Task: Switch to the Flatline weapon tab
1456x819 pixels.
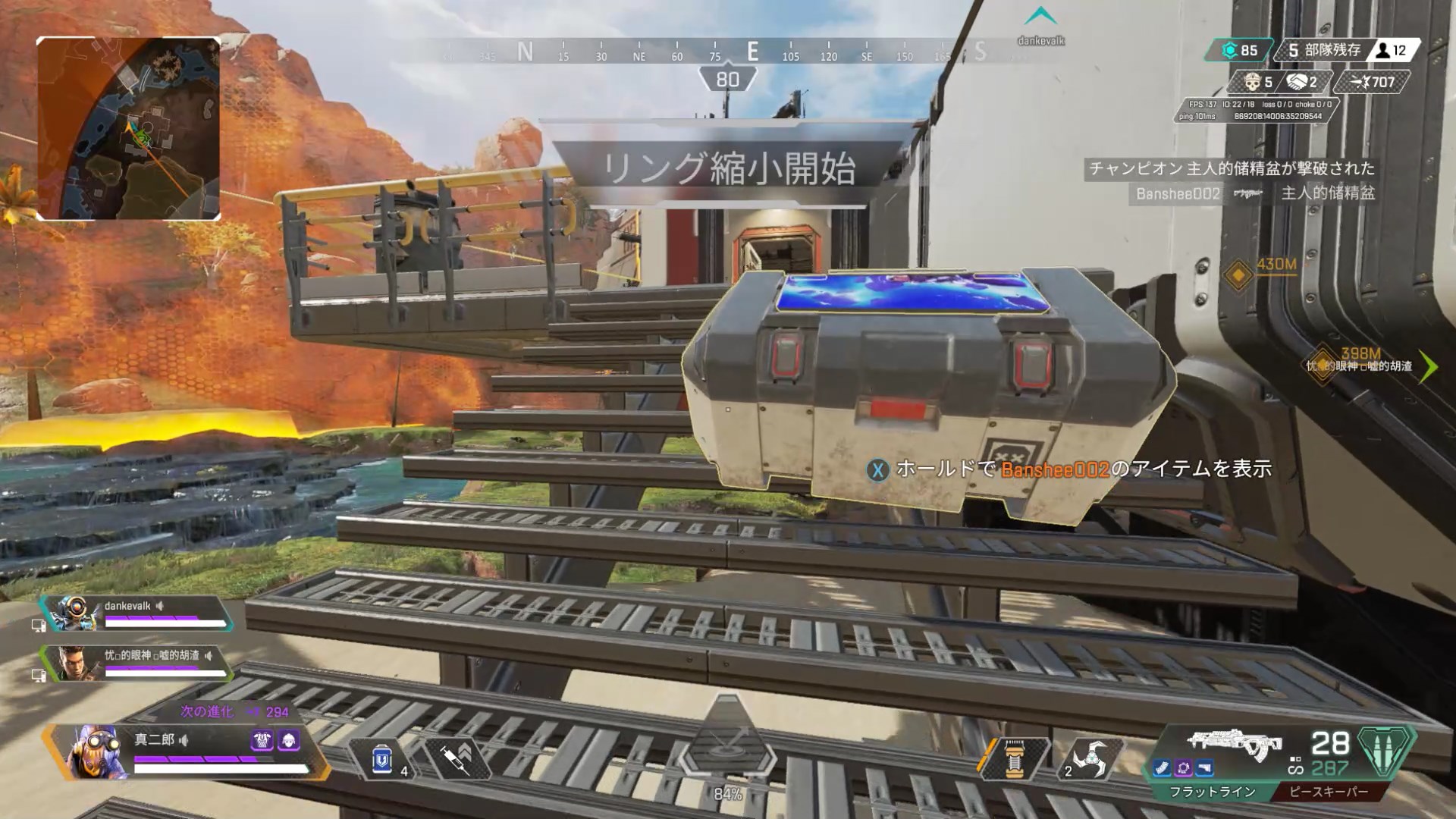Action: coord(1211,792)
